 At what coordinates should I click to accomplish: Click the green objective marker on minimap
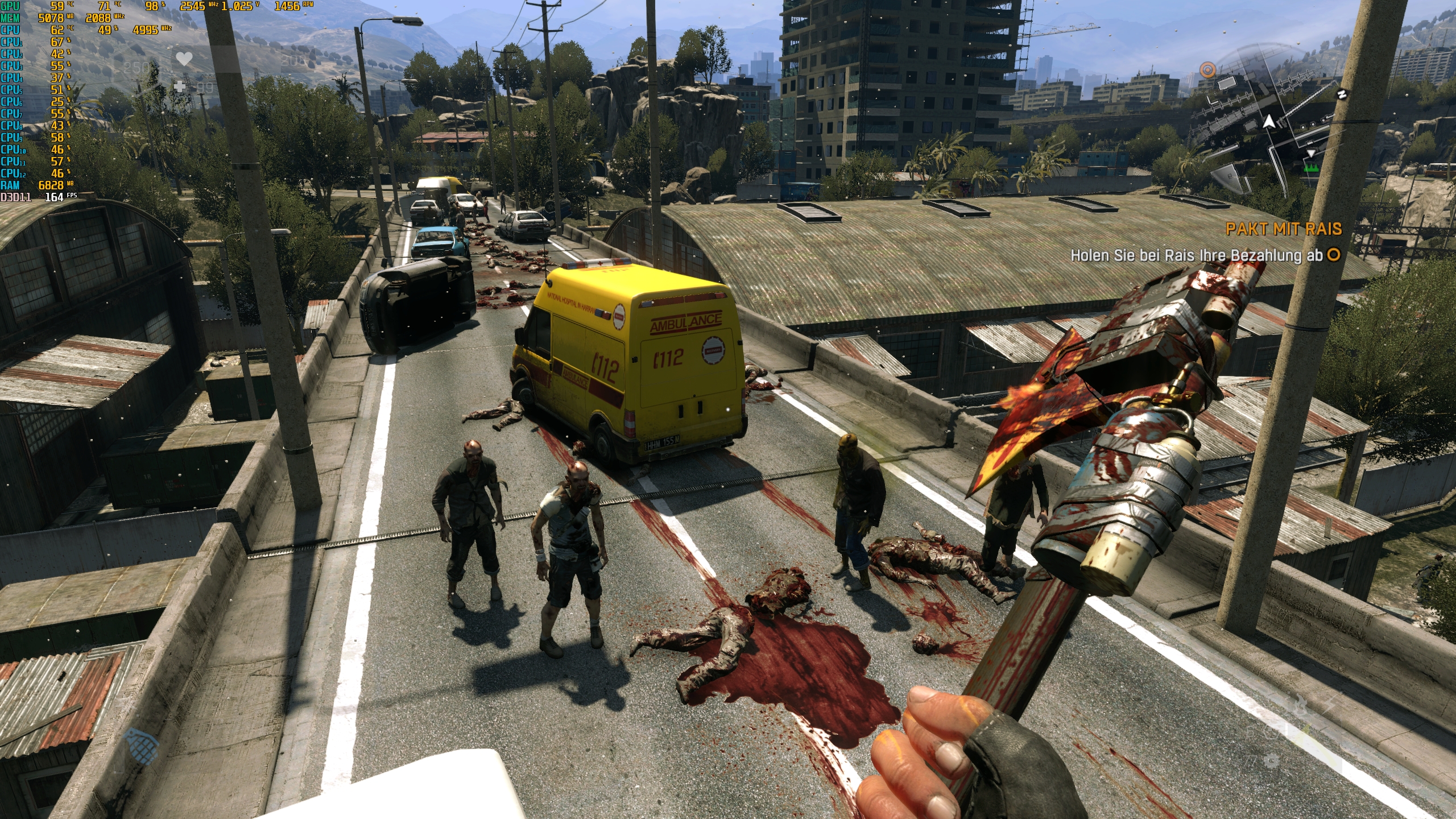[1312, 168]
